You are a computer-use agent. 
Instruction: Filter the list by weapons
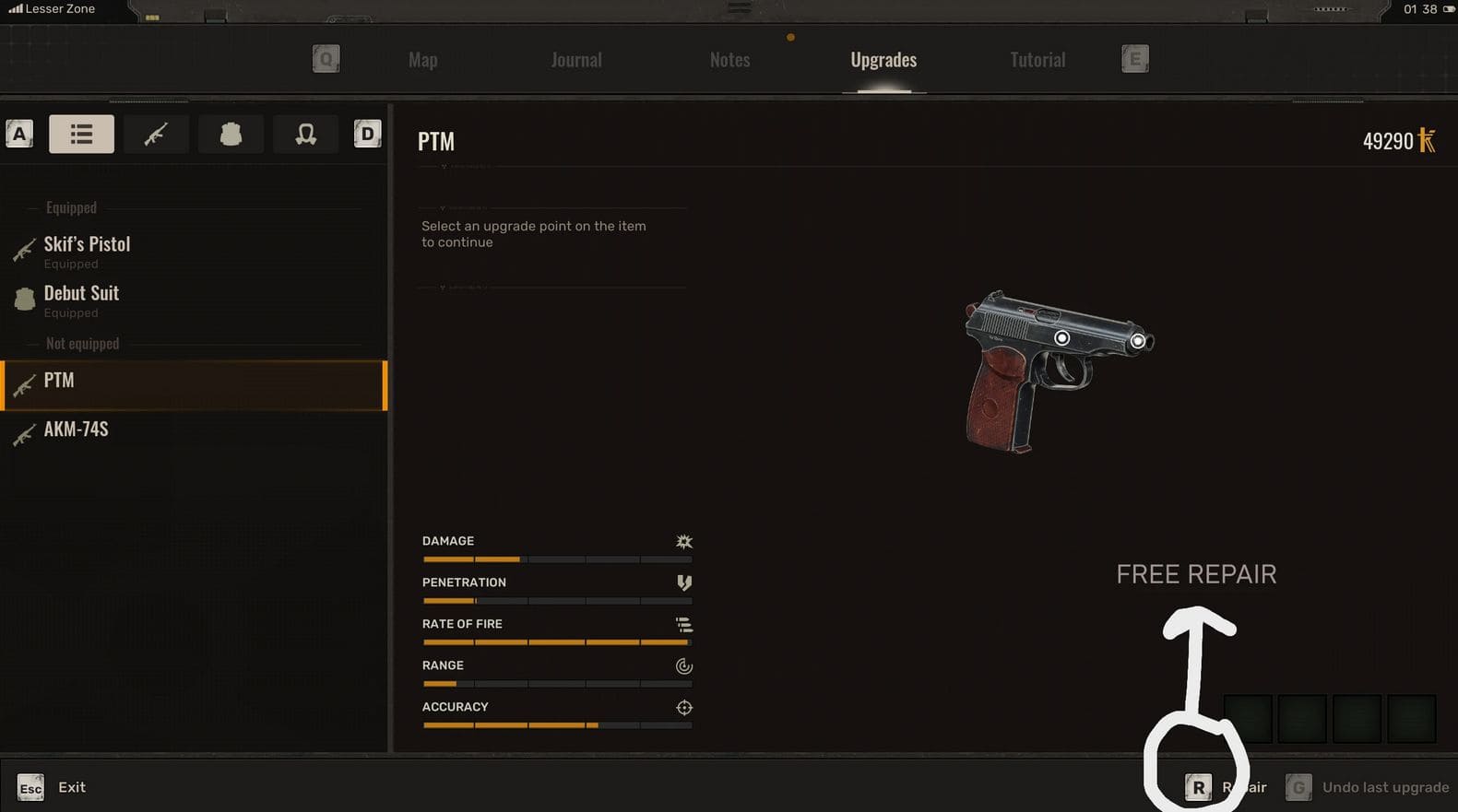156,135
